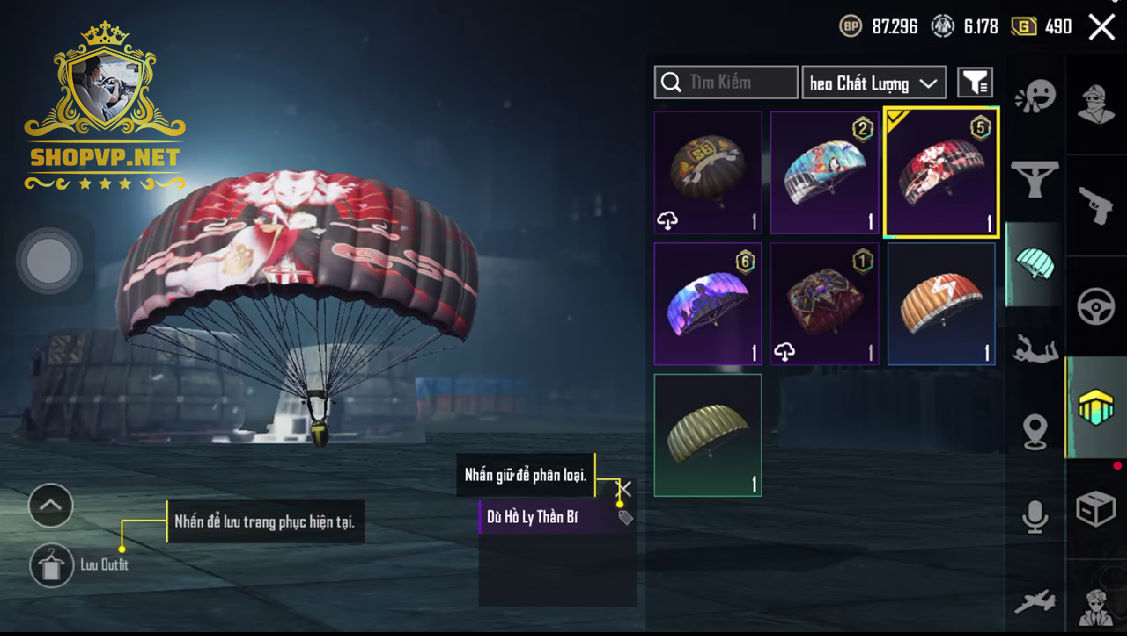Select the red fox parachute marked level 5
Viewport: 1127px width, 636px height.
[x=940, y=173]
